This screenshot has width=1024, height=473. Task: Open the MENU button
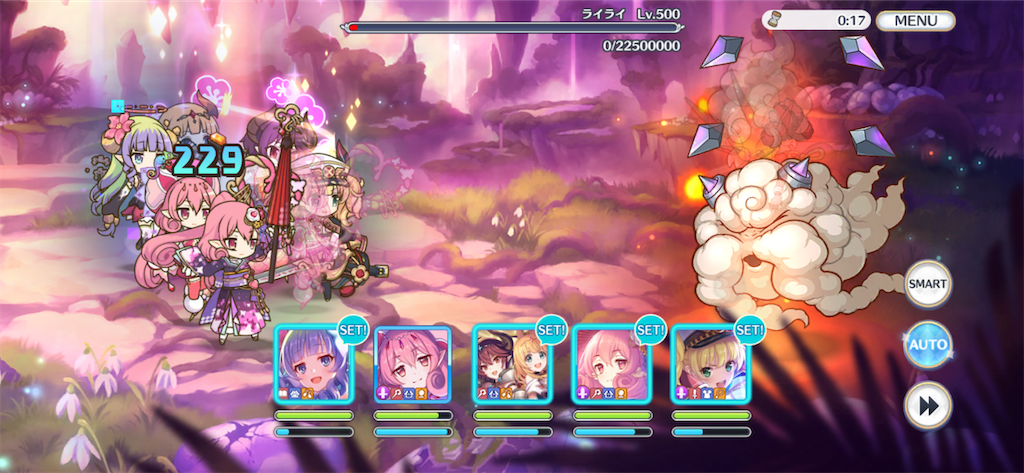[915, 20]
